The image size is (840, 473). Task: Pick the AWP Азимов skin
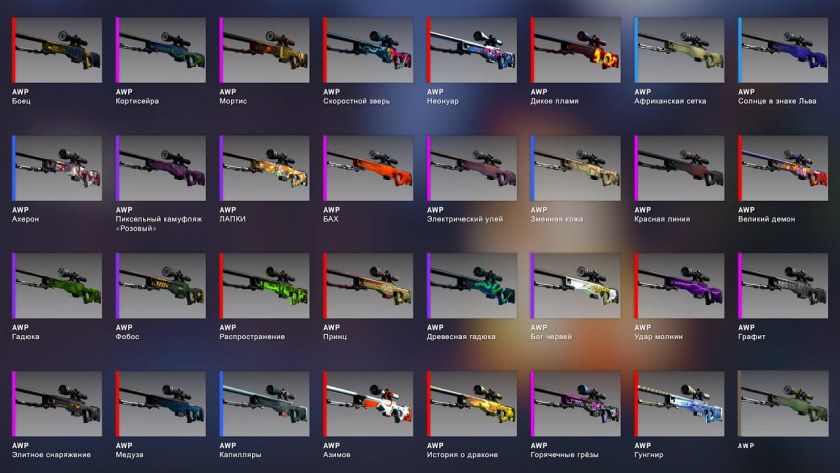tap(368, 404)
